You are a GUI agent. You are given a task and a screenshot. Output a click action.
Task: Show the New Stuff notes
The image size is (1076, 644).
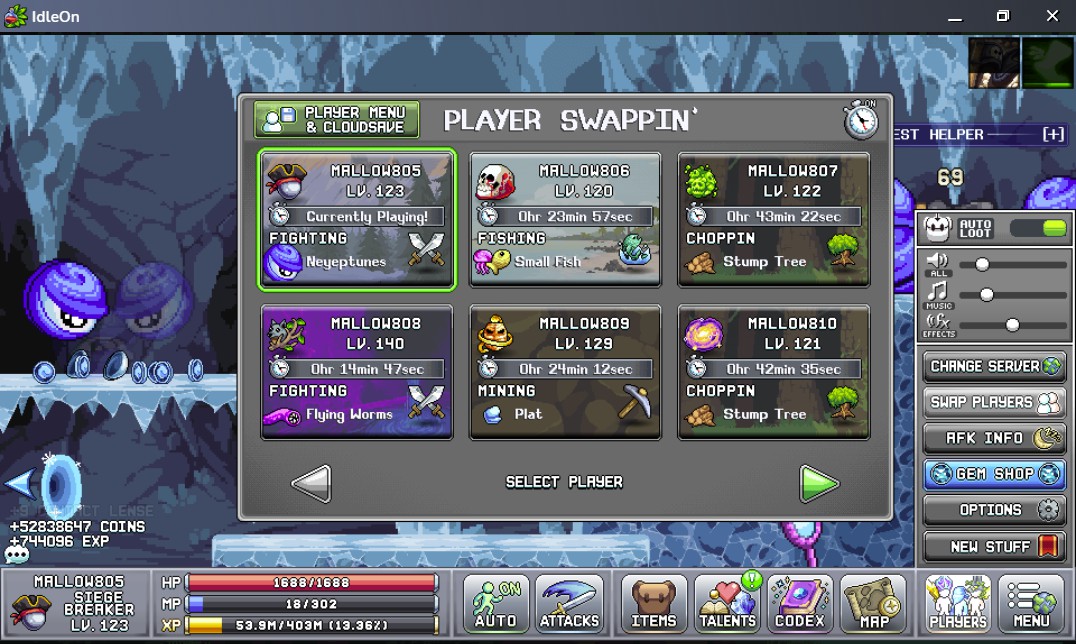(x=995, y=546)
